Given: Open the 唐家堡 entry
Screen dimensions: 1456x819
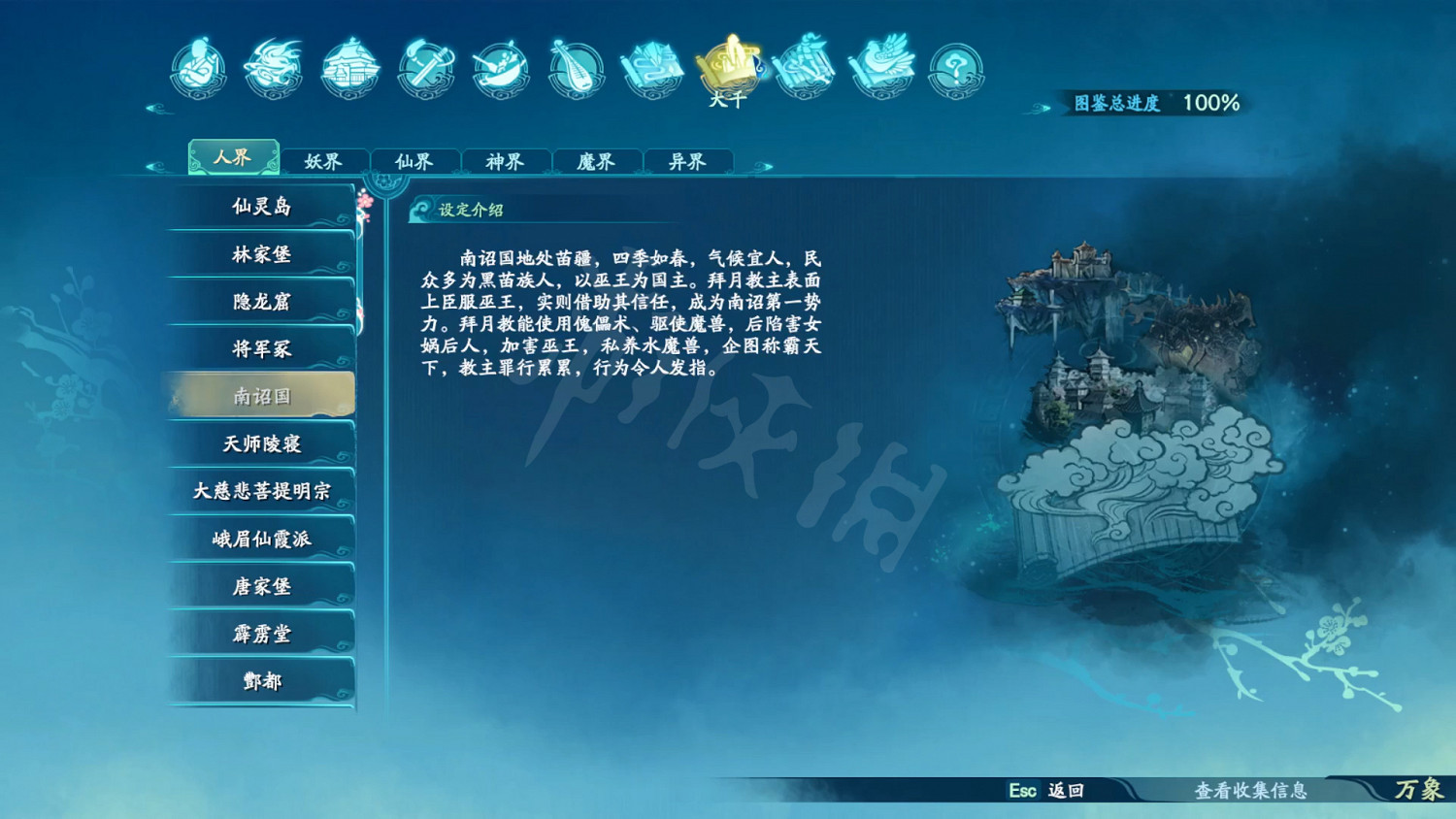Looking at the screenshot, I should coord(260,585).
